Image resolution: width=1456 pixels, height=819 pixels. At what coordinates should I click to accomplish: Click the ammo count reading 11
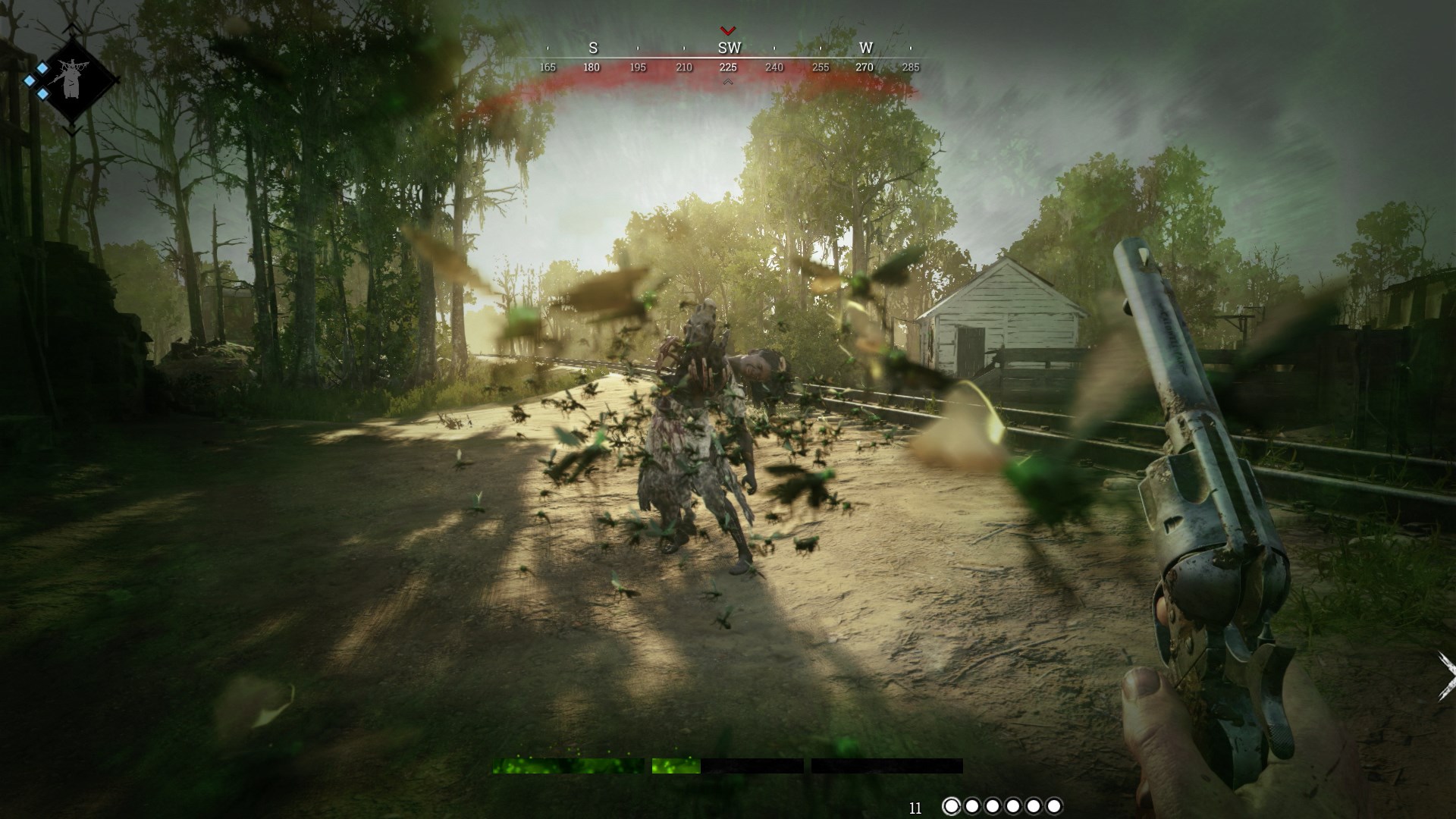(916, 807)
